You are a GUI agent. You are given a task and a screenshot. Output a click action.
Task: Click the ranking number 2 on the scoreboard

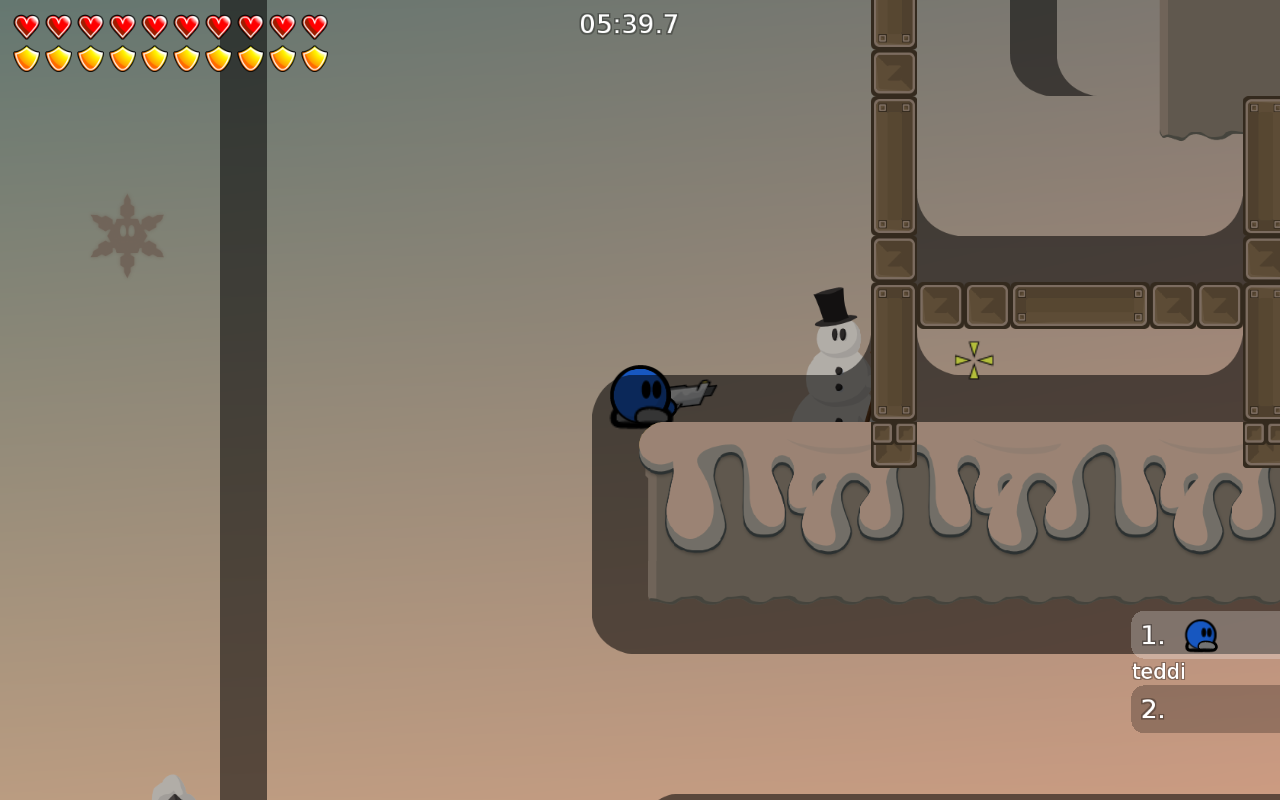[1152, 709]
